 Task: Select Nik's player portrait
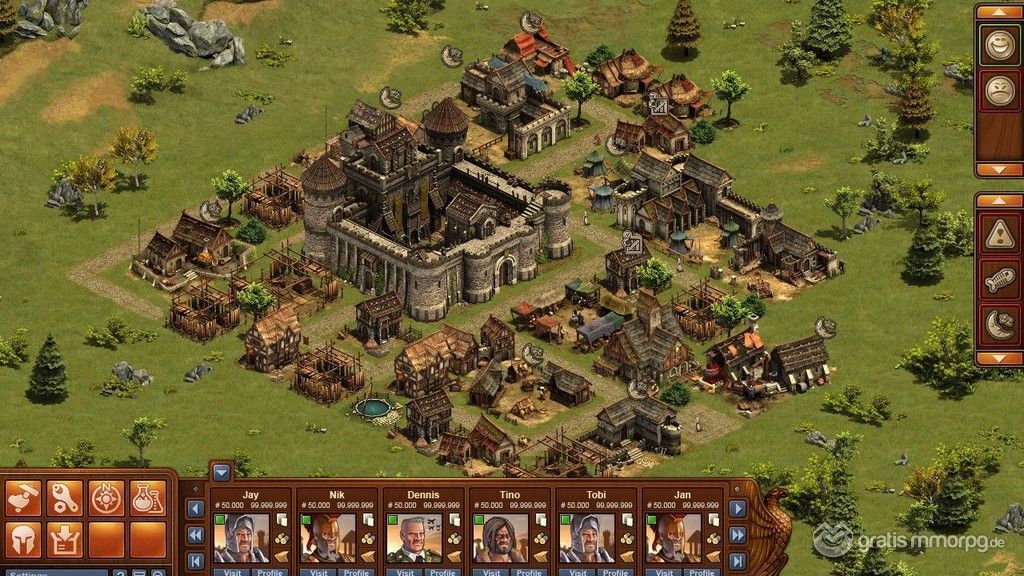(x=327, y=538)
